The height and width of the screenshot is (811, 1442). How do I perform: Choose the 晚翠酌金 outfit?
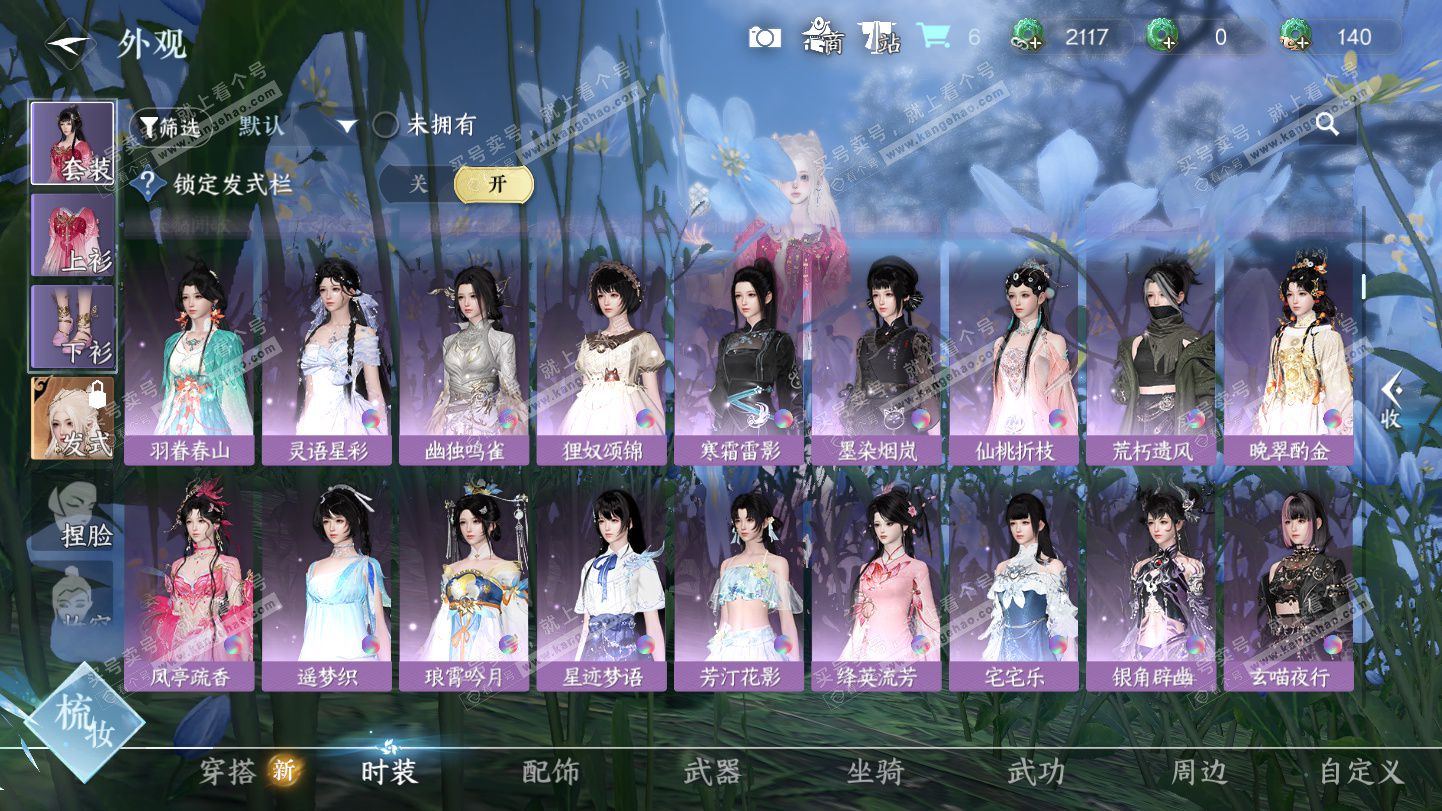click(x=1288, y=360)
